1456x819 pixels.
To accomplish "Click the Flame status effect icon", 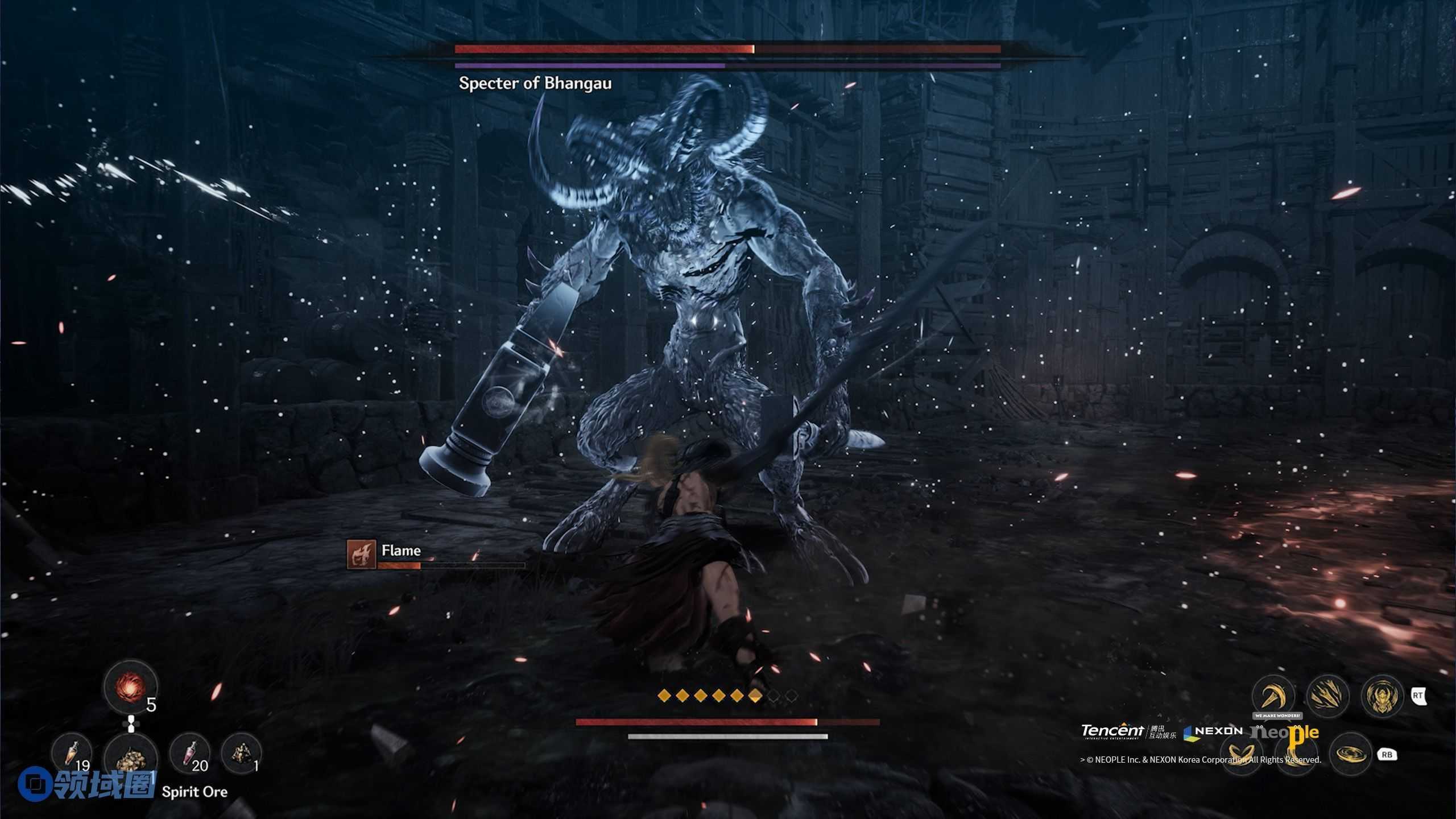I will (362, 555).
